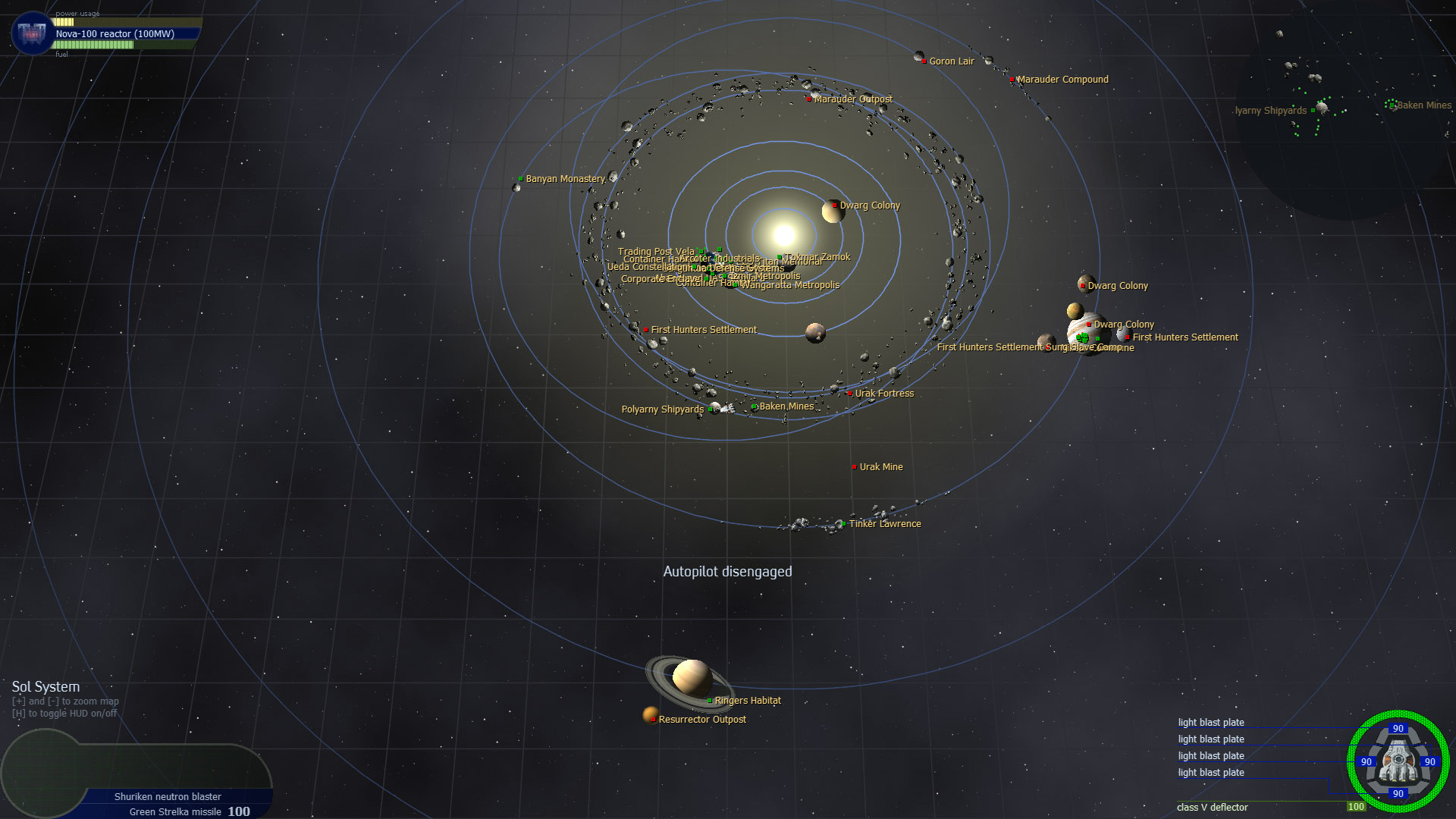The image size is (1456, 819).
Task: Select the Nova-100 reactor icon
Action: (x=30, y=33)
